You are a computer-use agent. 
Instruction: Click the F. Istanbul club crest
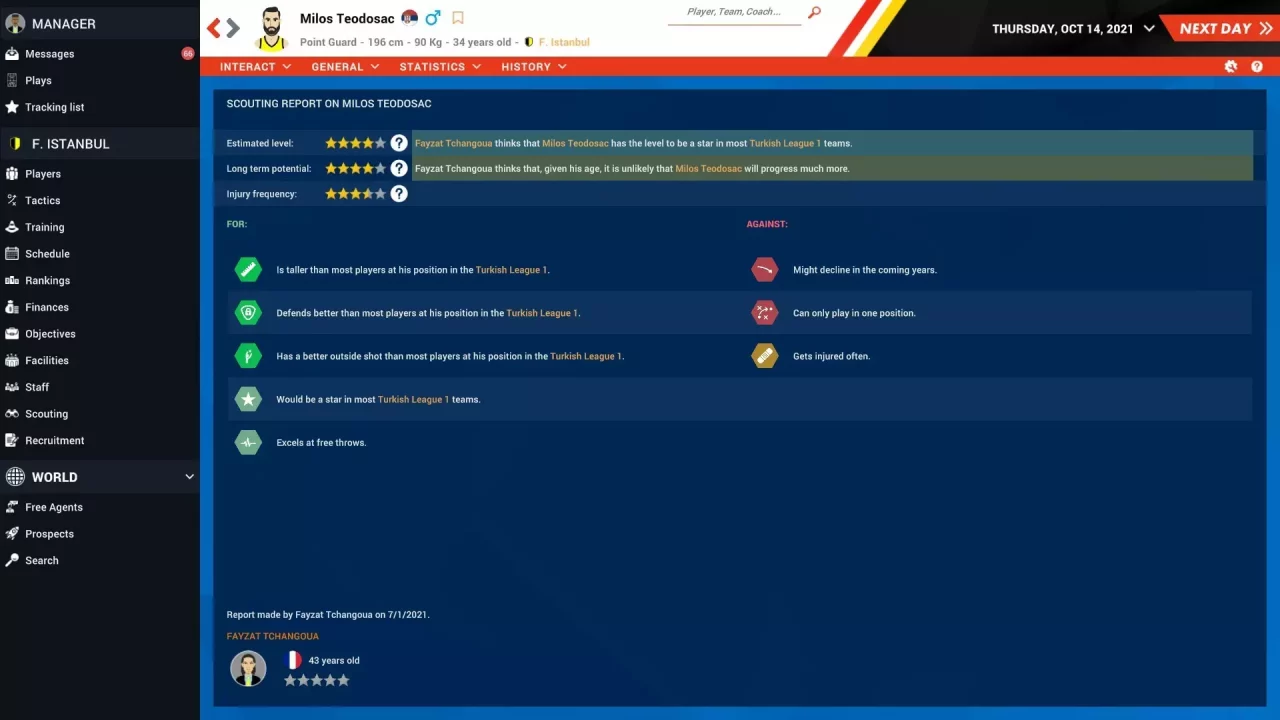pyautogui.click(x=529, y=43)
